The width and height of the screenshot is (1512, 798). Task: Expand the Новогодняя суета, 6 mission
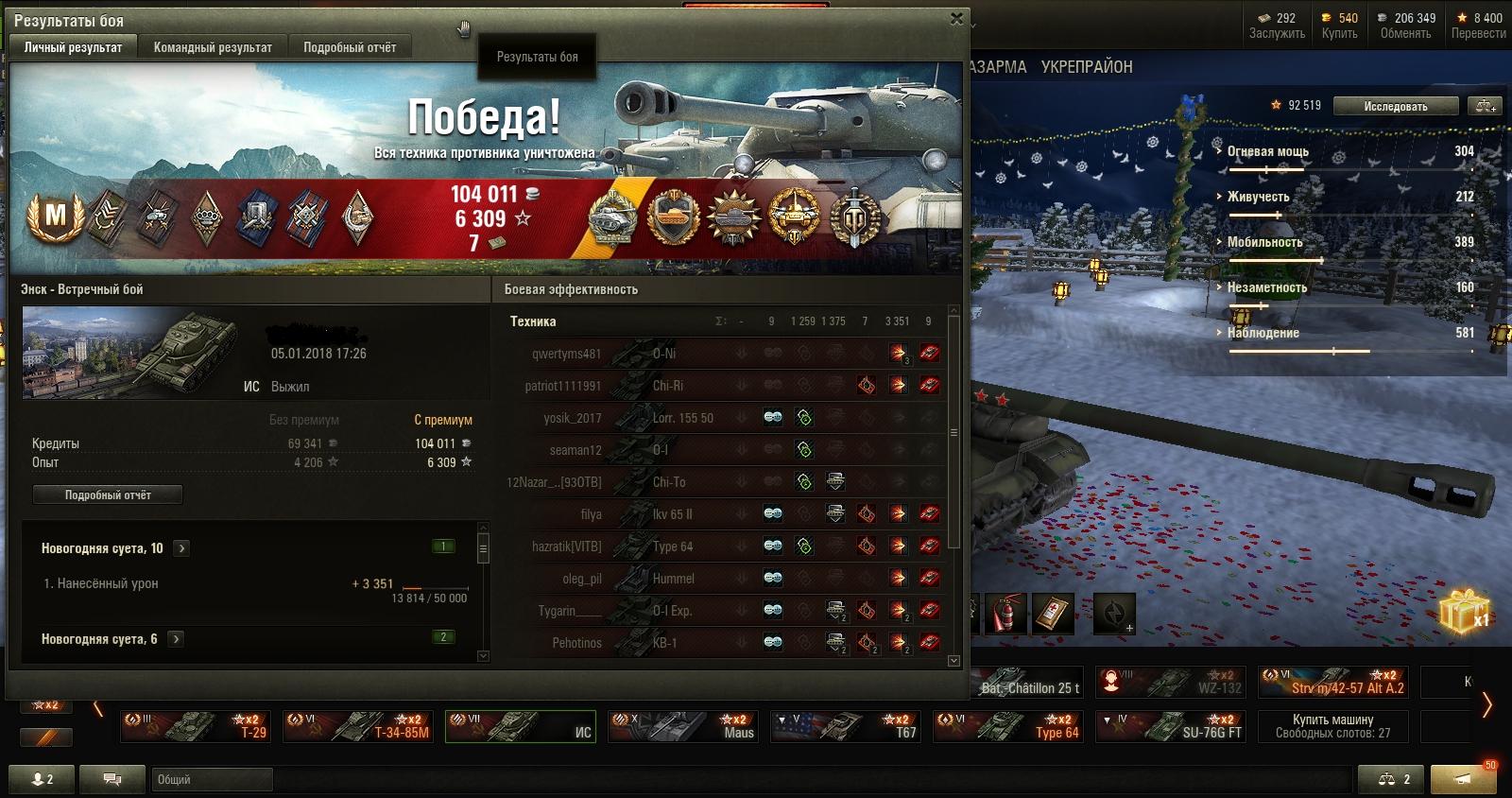coord(176,639)
